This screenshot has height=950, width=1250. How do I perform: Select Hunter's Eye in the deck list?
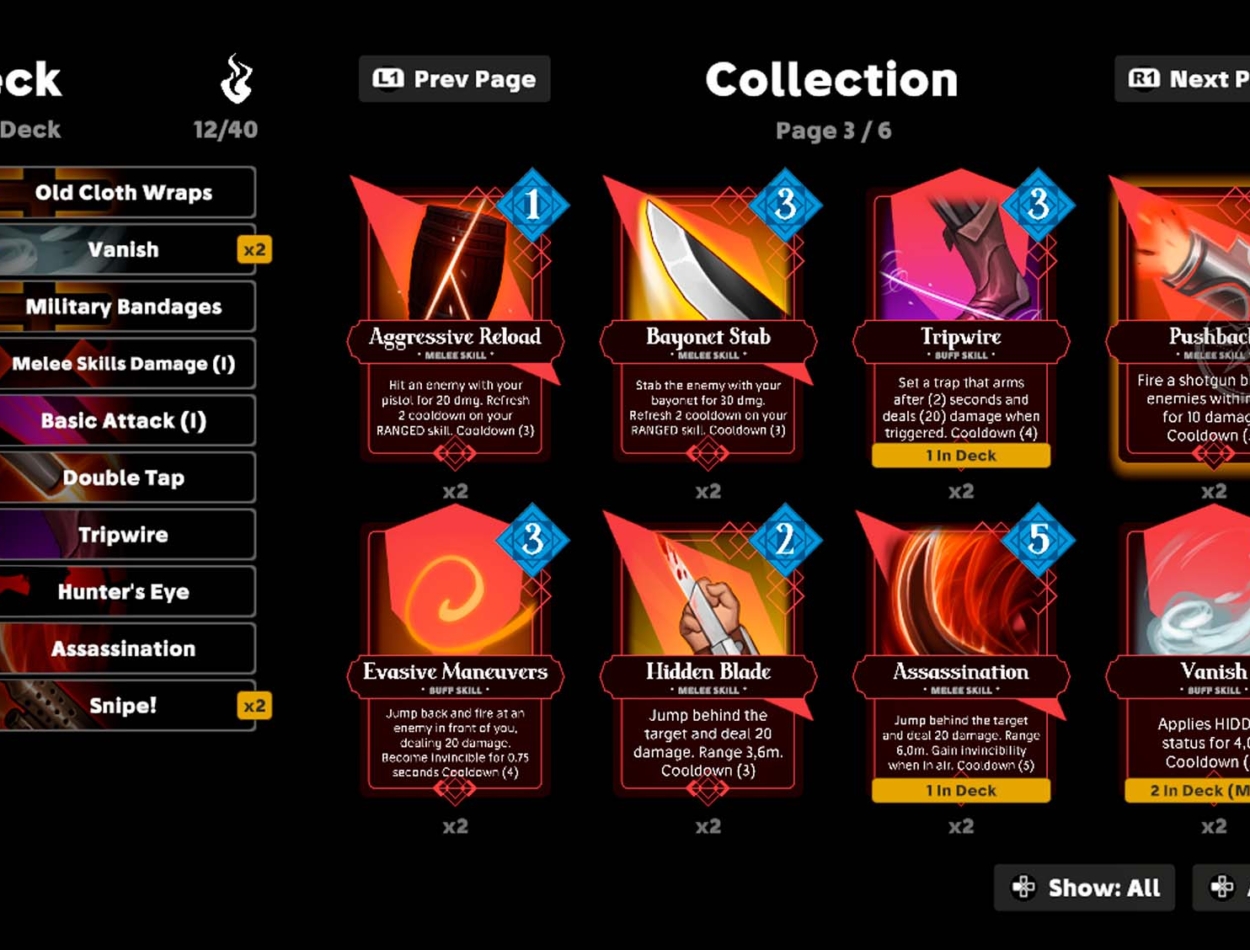click(x=124, y=592)
